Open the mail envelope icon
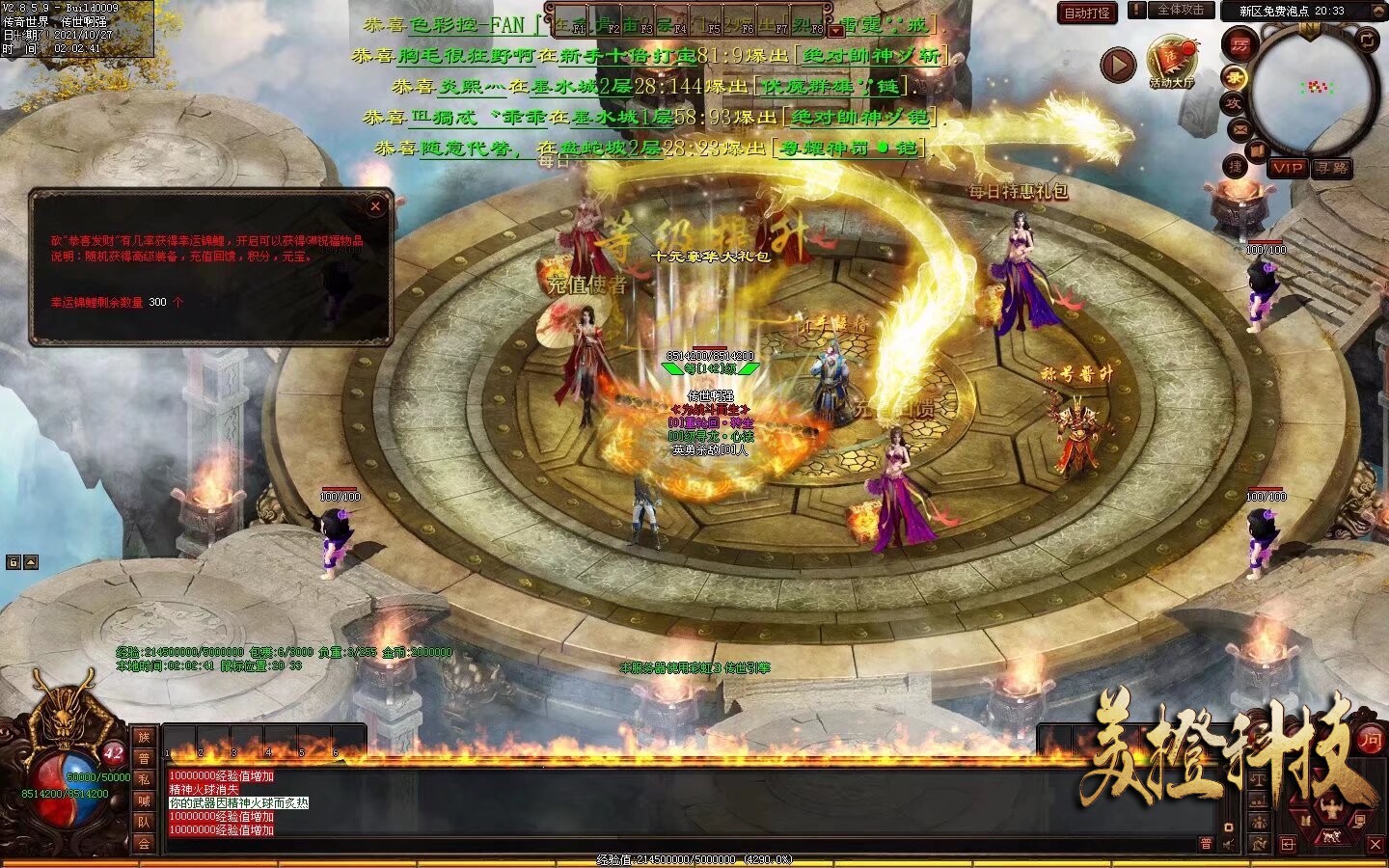The image size is (1389, 868). pyautogui.click(x=1240, y=128)
